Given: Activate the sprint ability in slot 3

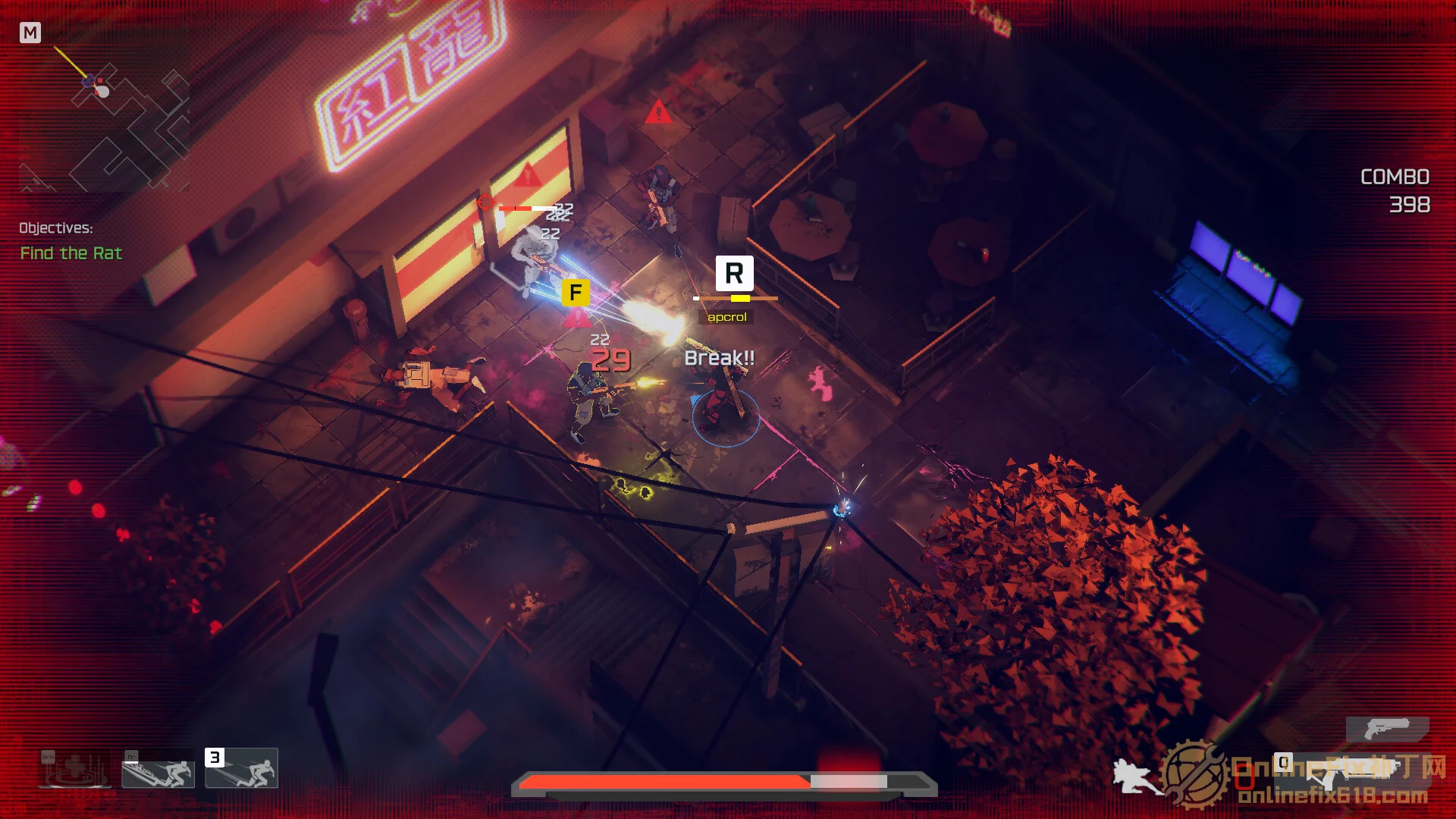Looking at the screenshot, I should point(243,768).
